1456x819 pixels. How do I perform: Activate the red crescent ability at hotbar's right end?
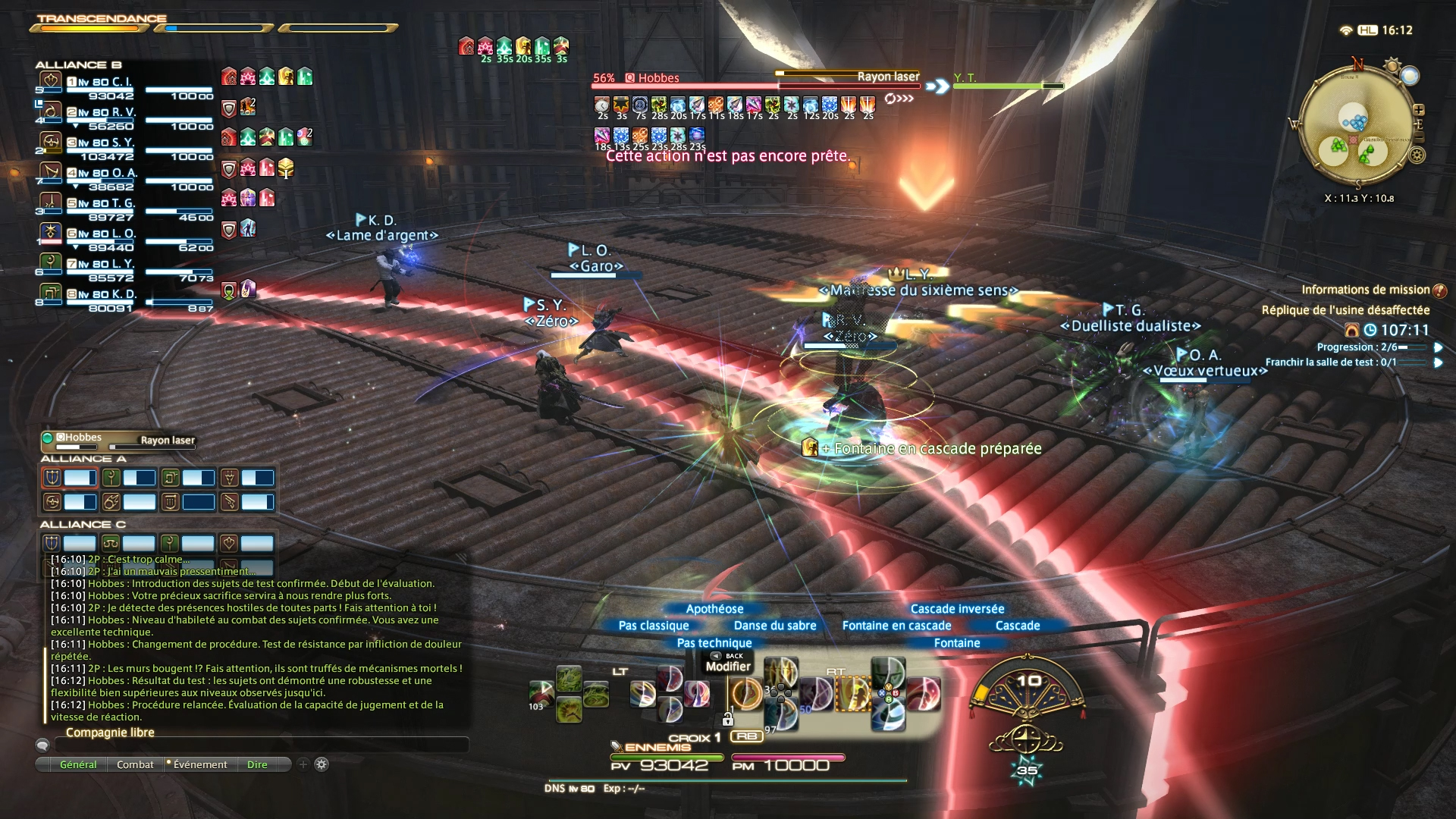pyautogui.click(x=924, y=694)
